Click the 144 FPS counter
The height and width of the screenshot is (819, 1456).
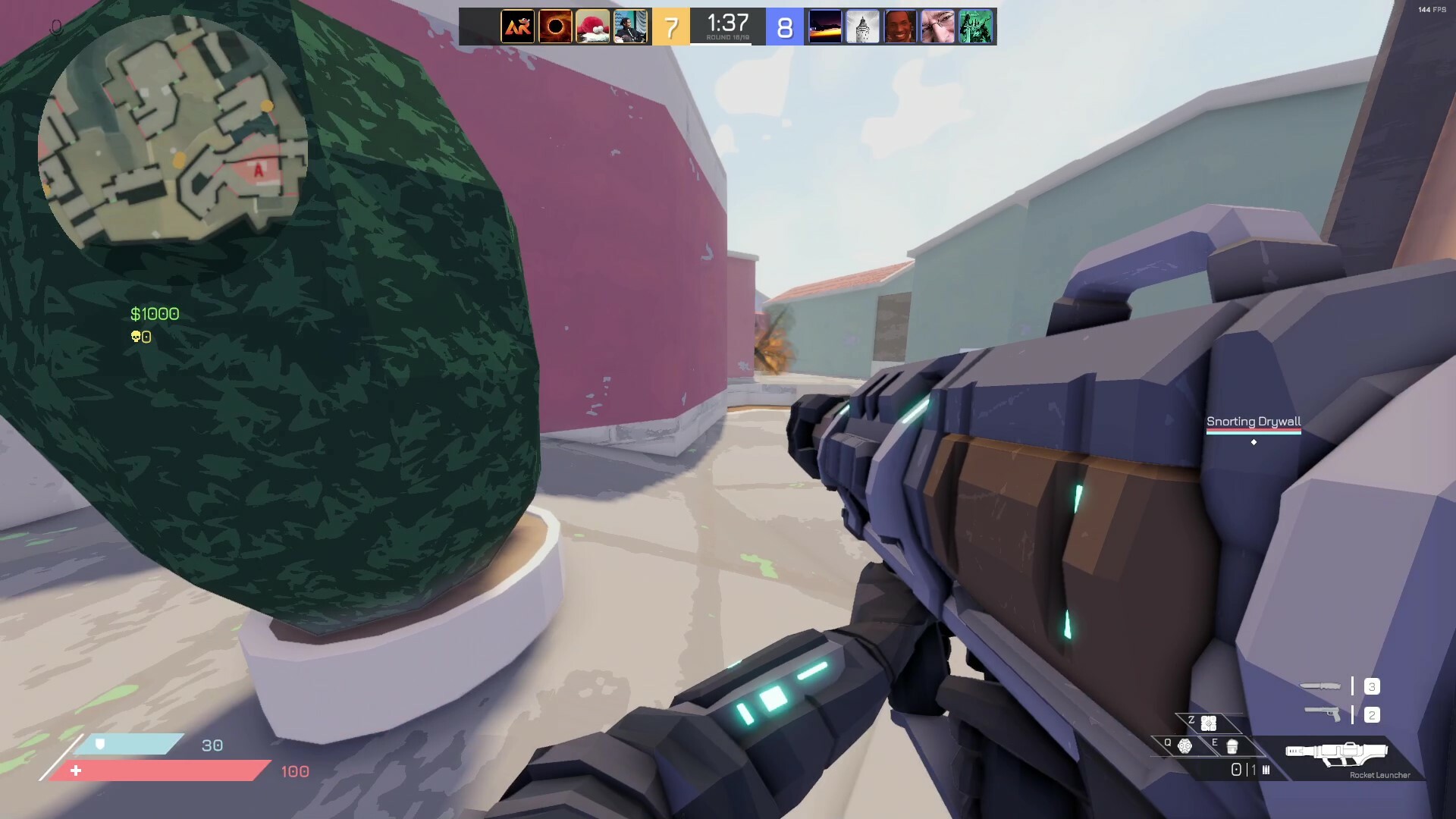[1433, 11]
